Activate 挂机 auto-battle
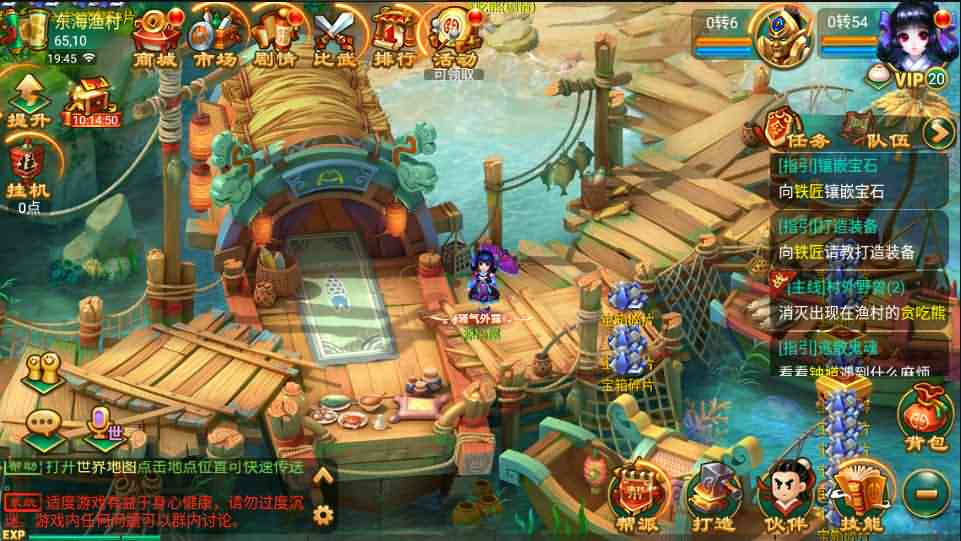 pos(28,170)
